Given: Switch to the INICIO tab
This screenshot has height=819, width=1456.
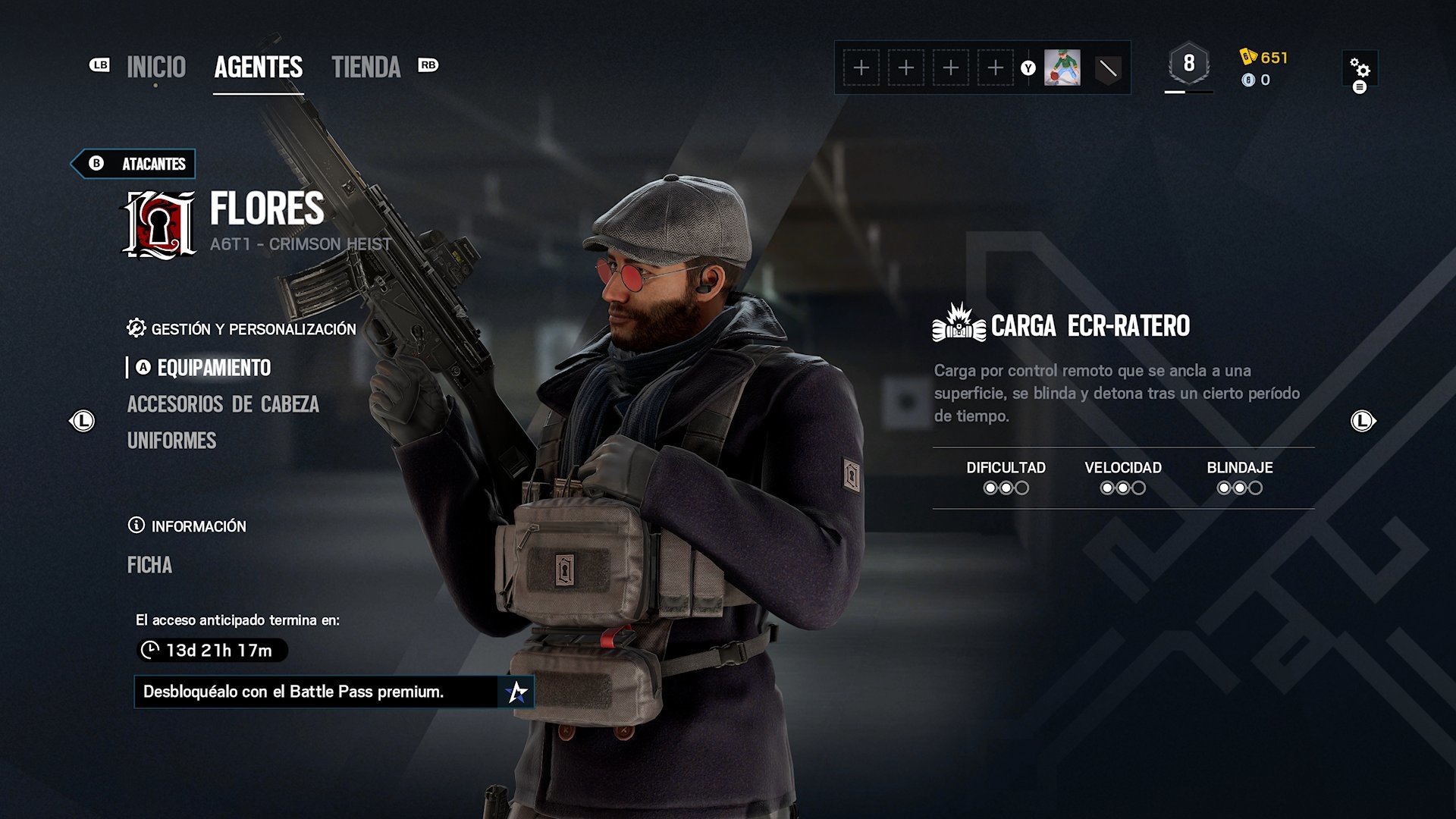Looking at the screenshot, I should coord(154,68).
